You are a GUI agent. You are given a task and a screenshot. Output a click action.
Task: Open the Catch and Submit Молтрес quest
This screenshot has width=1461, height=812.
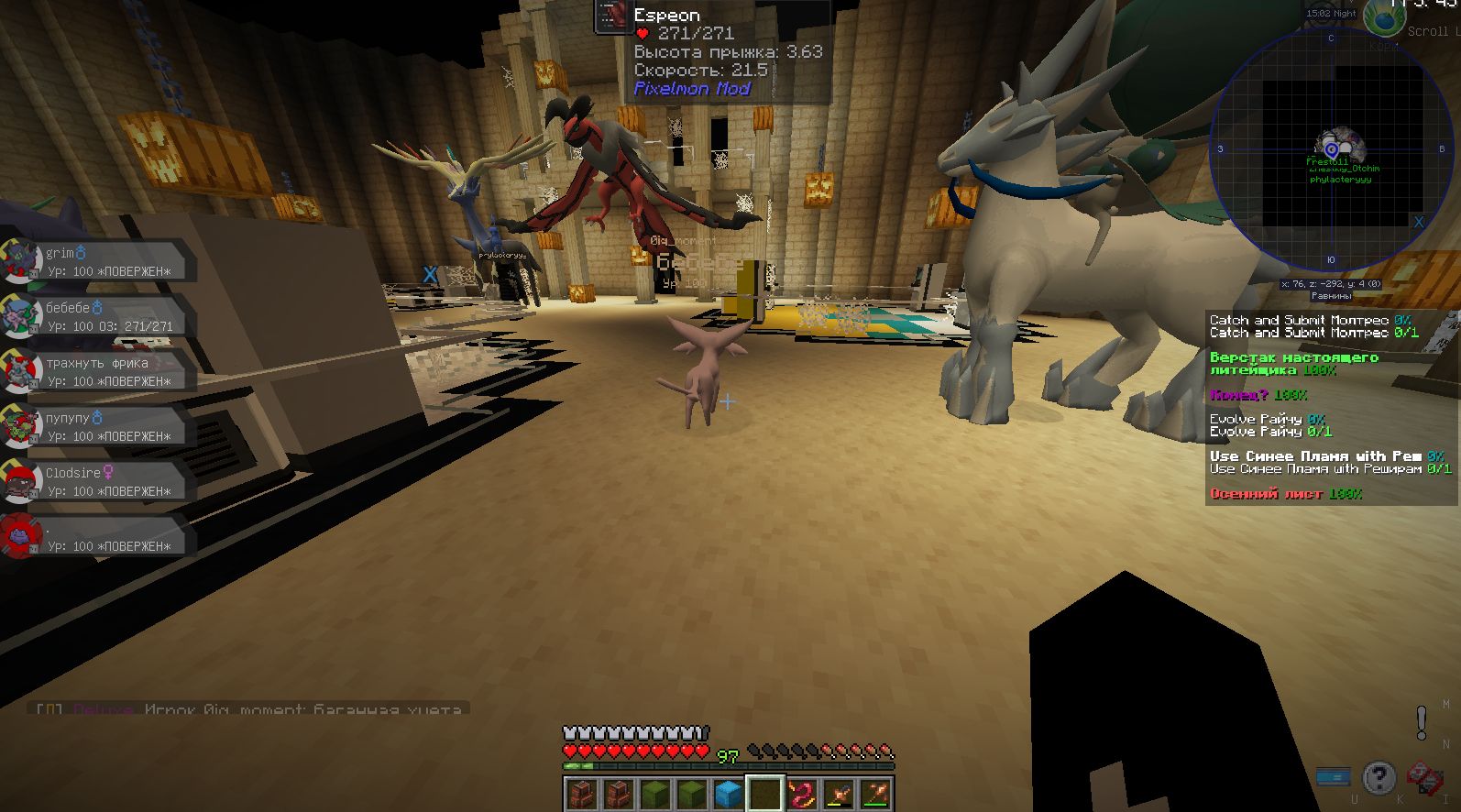(1311, 326)
